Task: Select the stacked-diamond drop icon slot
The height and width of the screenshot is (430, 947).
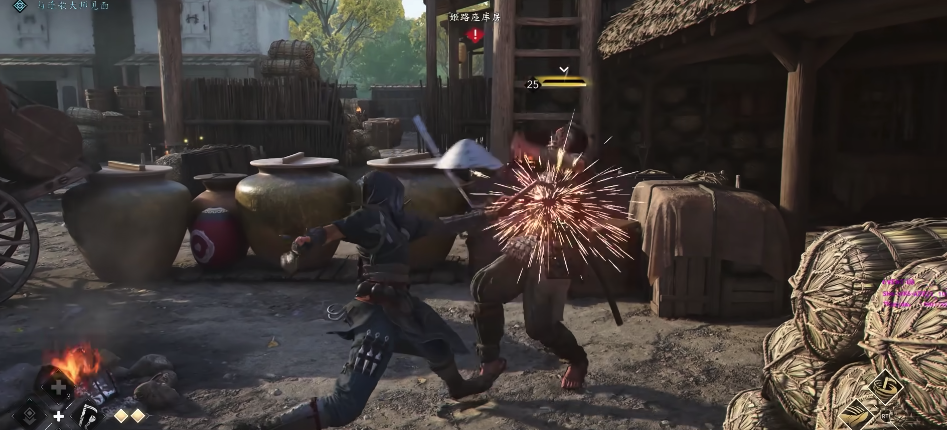Action: pos(29,414)
